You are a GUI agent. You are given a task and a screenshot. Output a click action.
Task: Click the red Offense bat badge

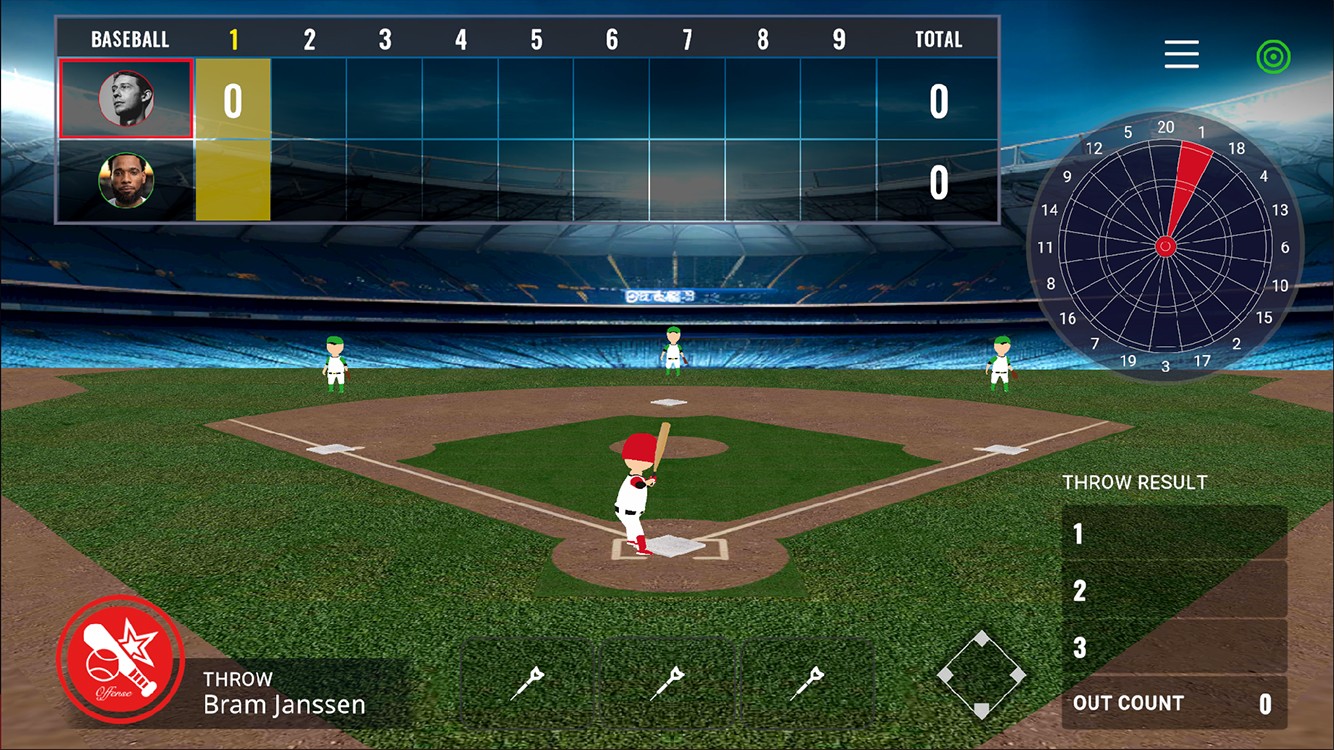tap(121, 659)
